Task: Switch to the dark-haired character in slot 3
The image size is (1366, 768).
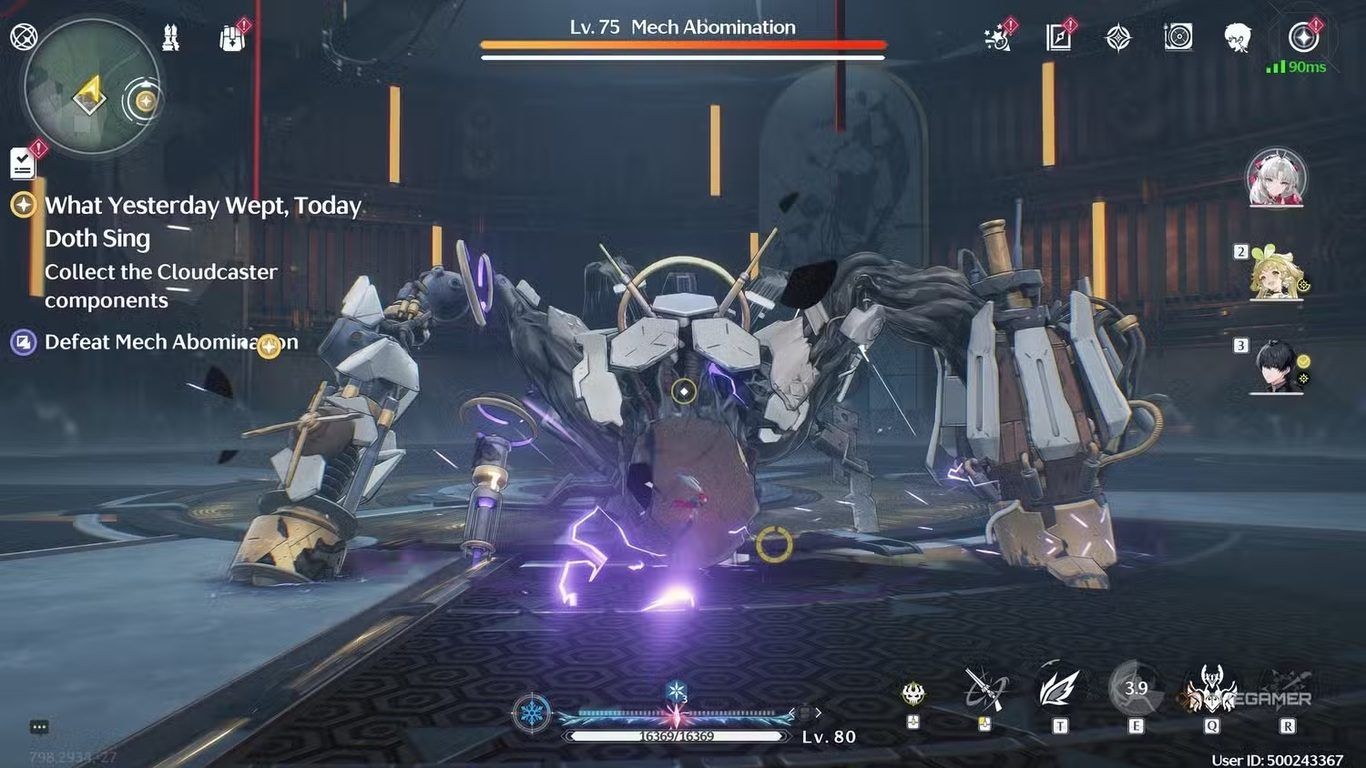Action: [1277, 367]
